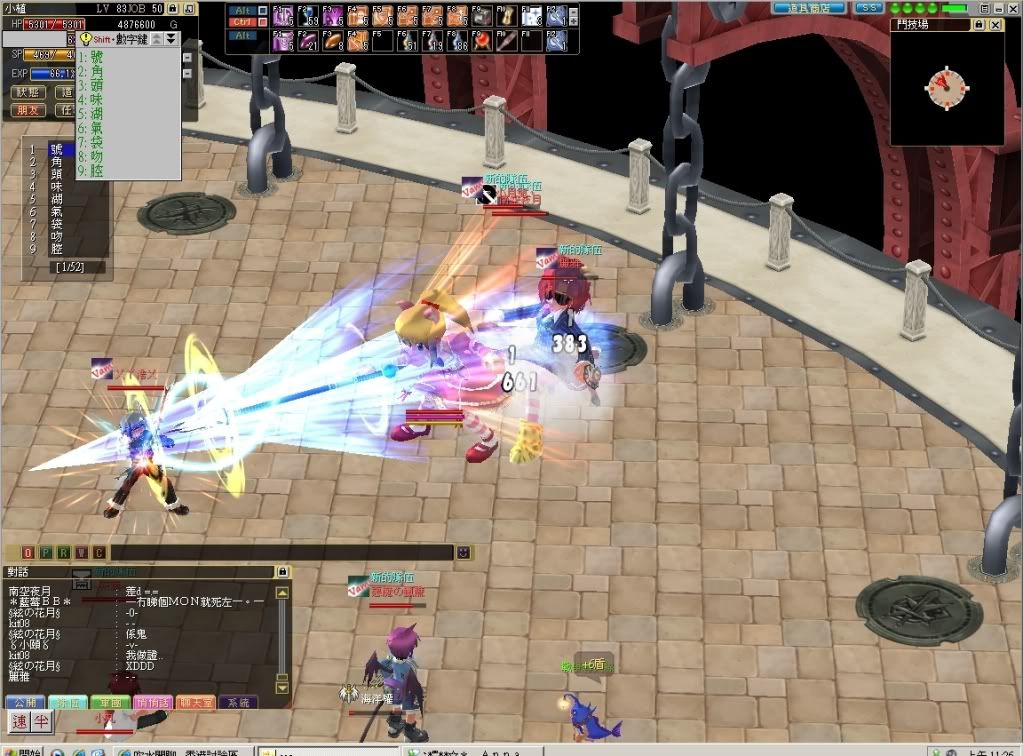Close the 鬥技場 minimap panel
Screen dimensions: 1023x756
997,24
